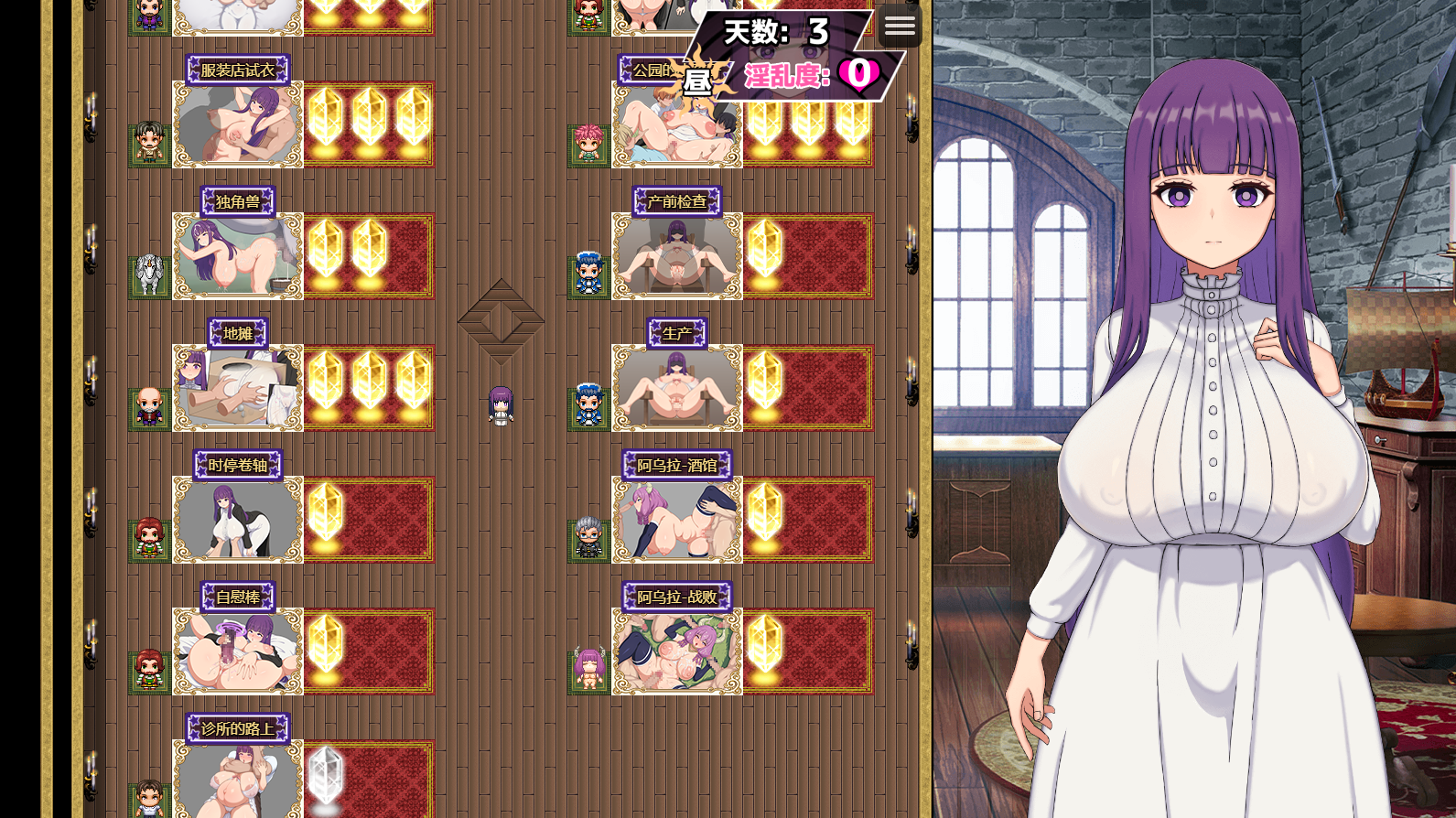
Task: Open the hamburger menu button
Action: [900, 27]
